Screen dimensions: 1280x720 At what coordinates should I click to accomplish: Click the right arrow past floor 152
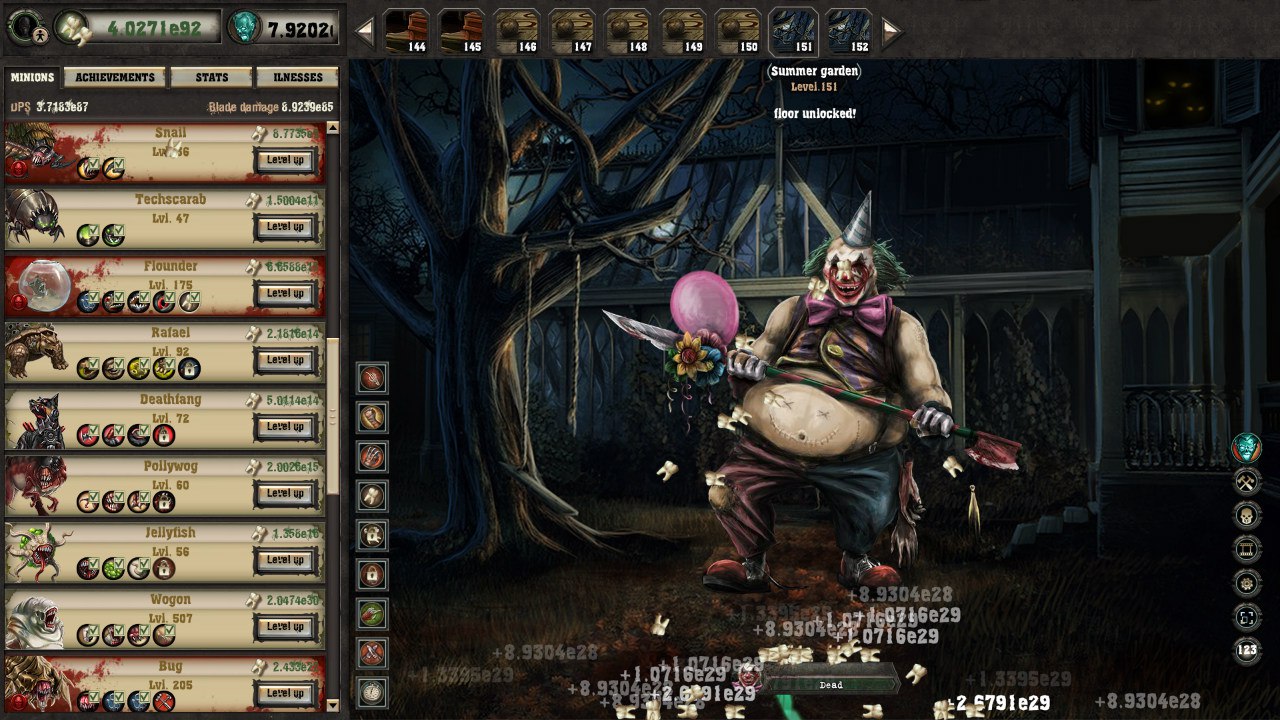890,30
